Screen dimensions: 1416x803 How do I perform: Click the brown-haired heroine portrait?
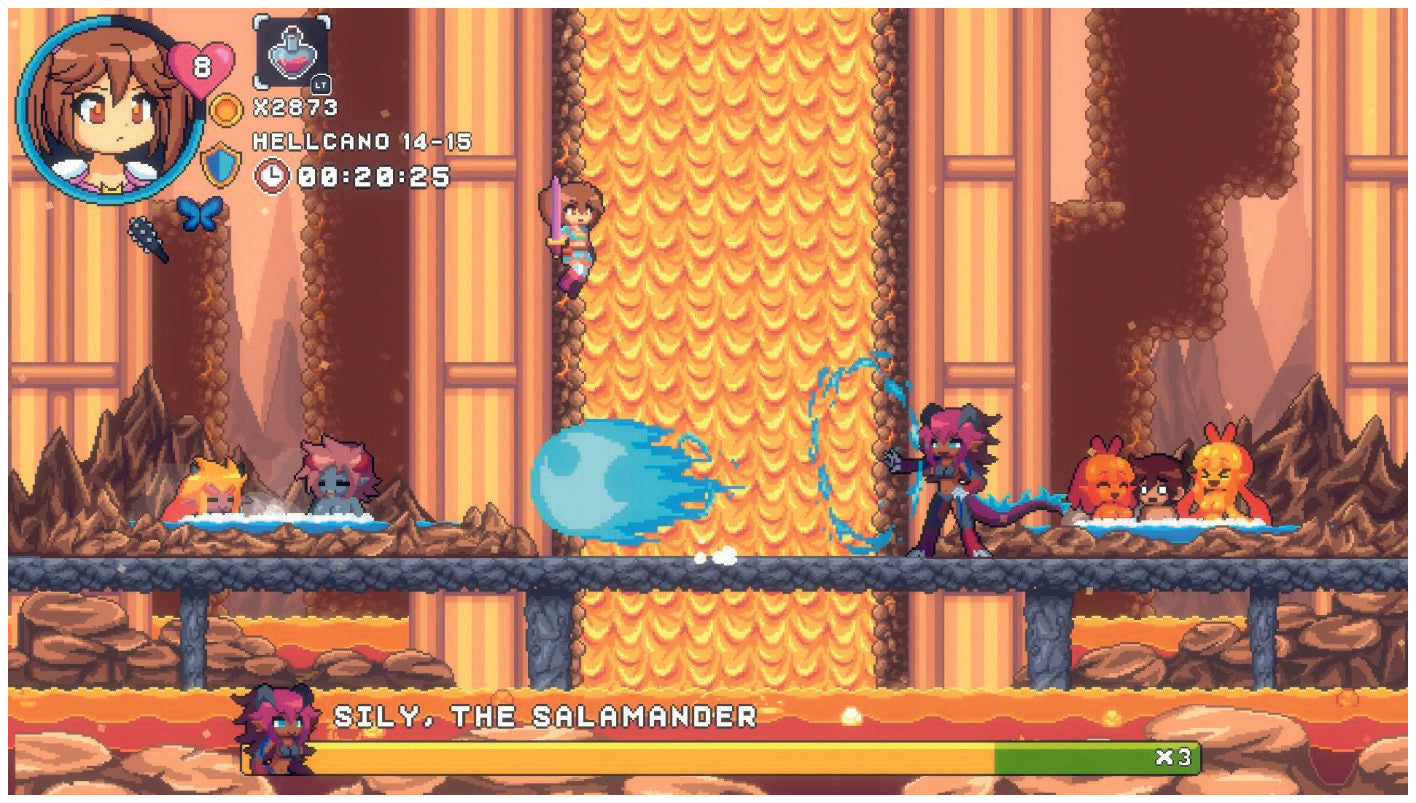pyautogui.click(x=106, y=108)
